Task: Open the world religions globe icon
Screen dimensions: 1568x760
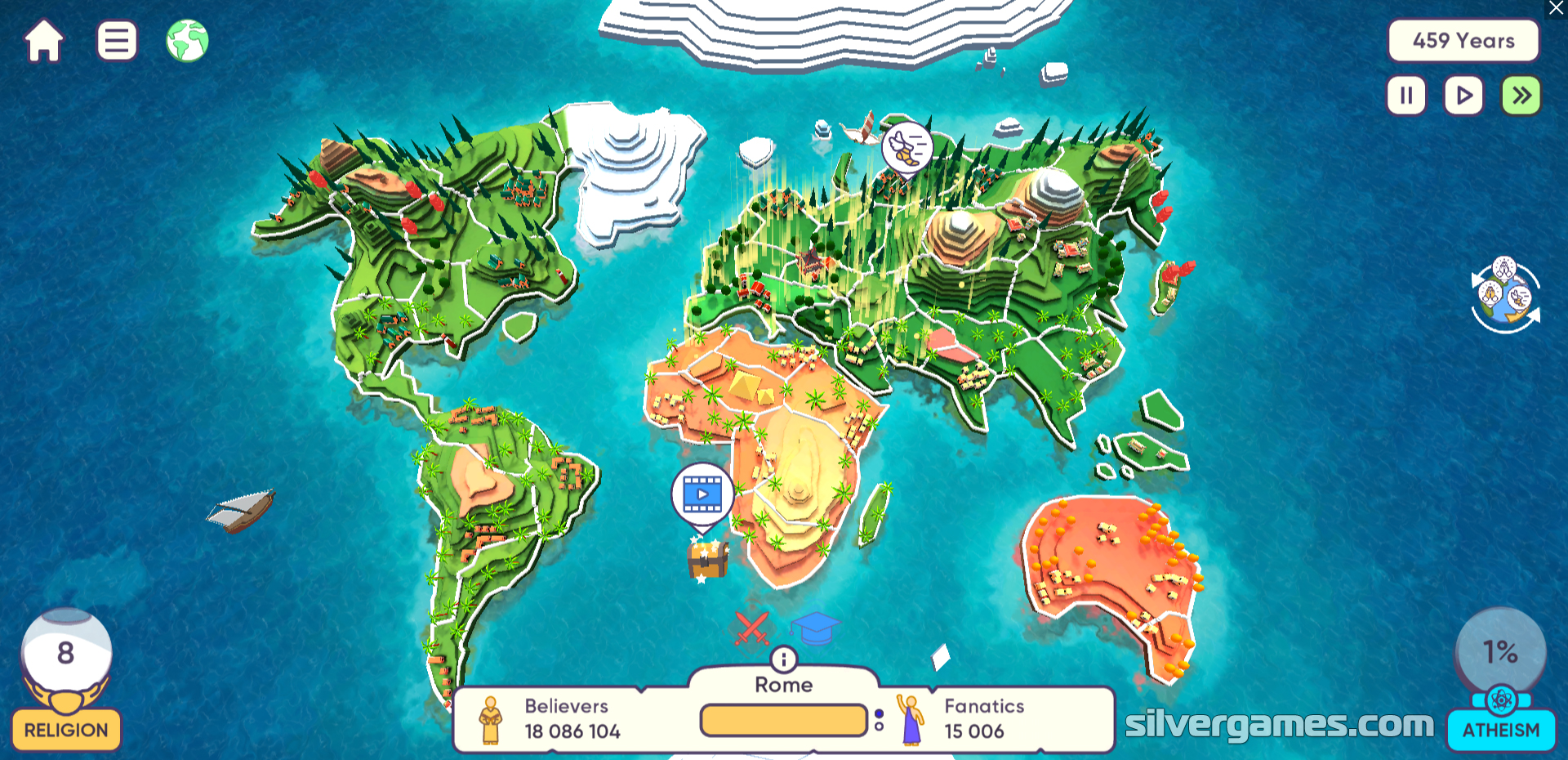Action: point(1505,296)
